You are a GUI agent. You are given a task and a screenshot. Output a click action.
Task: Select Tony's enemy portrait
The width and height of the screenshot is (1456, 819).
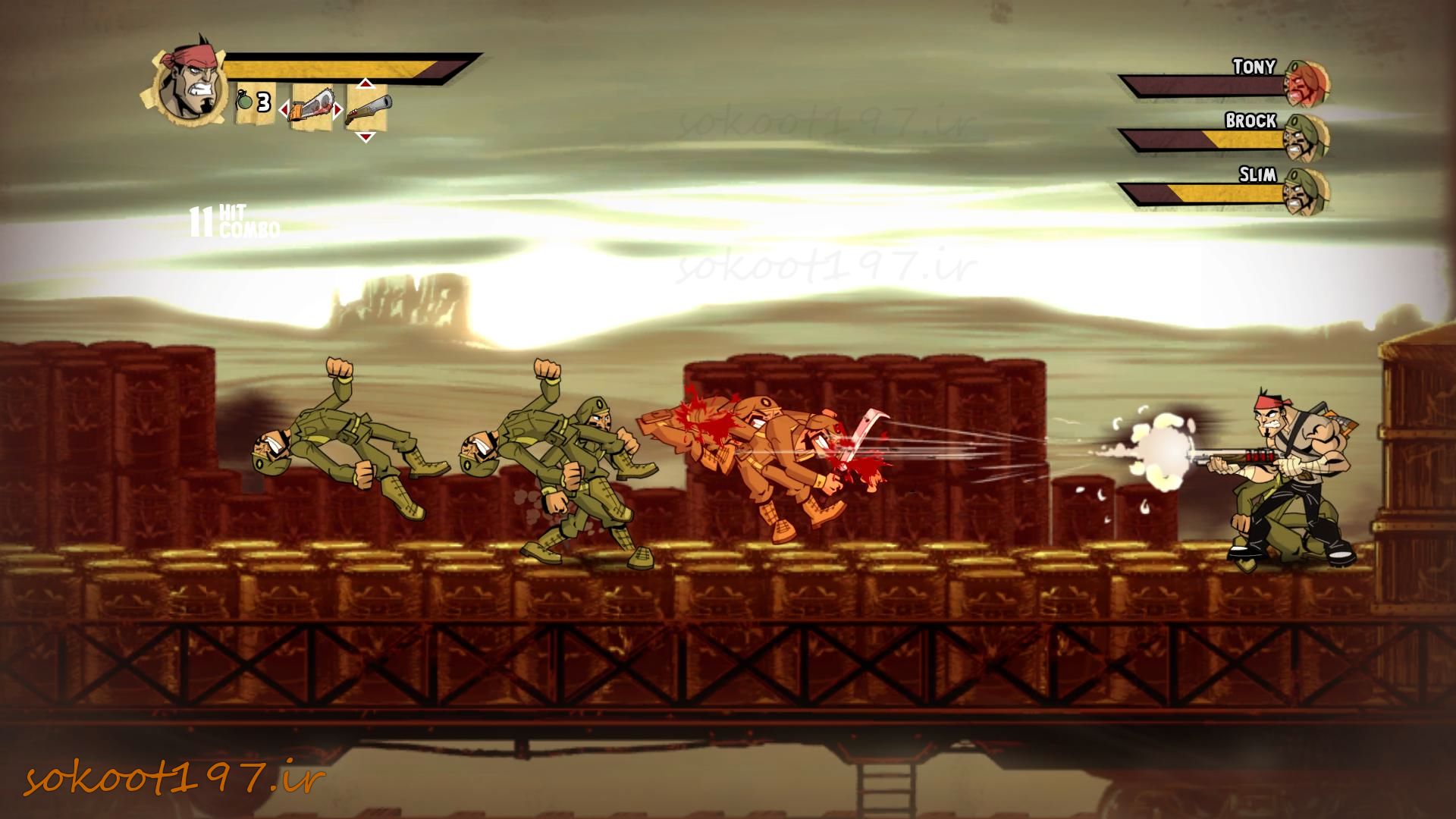pyautogui.click(x=1307, y=84)
